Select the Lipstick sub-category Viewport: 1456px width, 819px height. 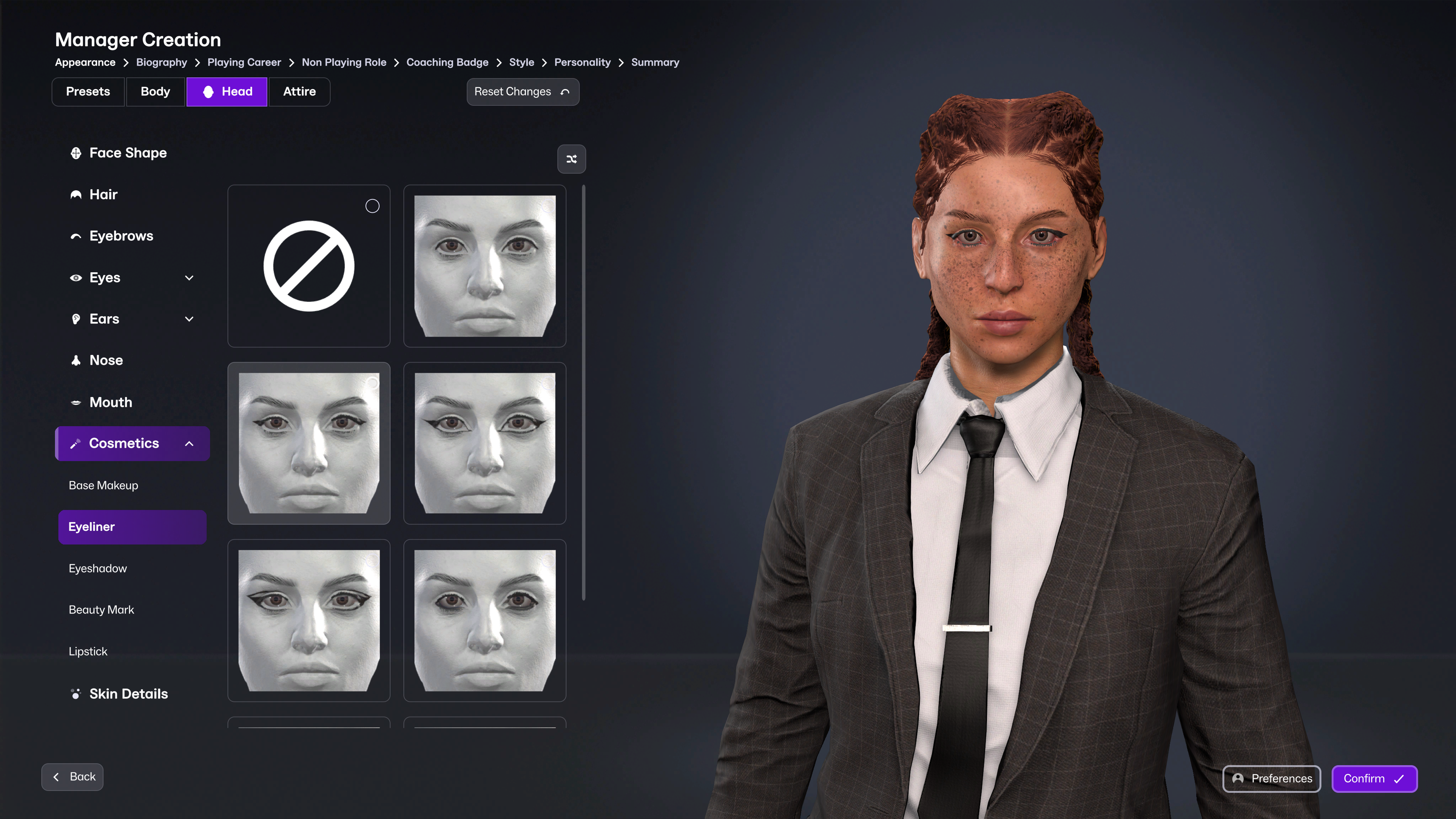click(88, 651)
